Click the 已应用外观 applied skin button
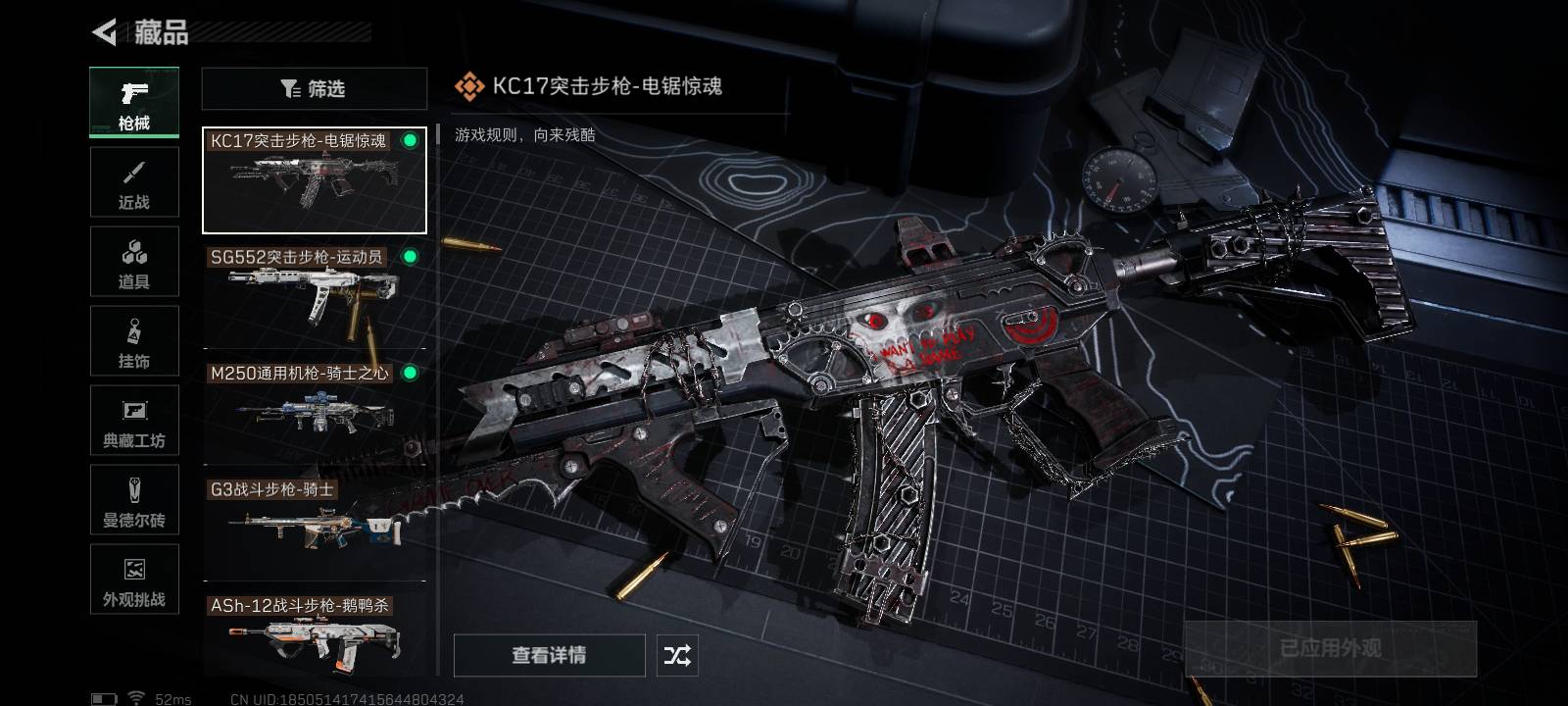This screenshot has width=1568, height=706. click(1330, 648)
